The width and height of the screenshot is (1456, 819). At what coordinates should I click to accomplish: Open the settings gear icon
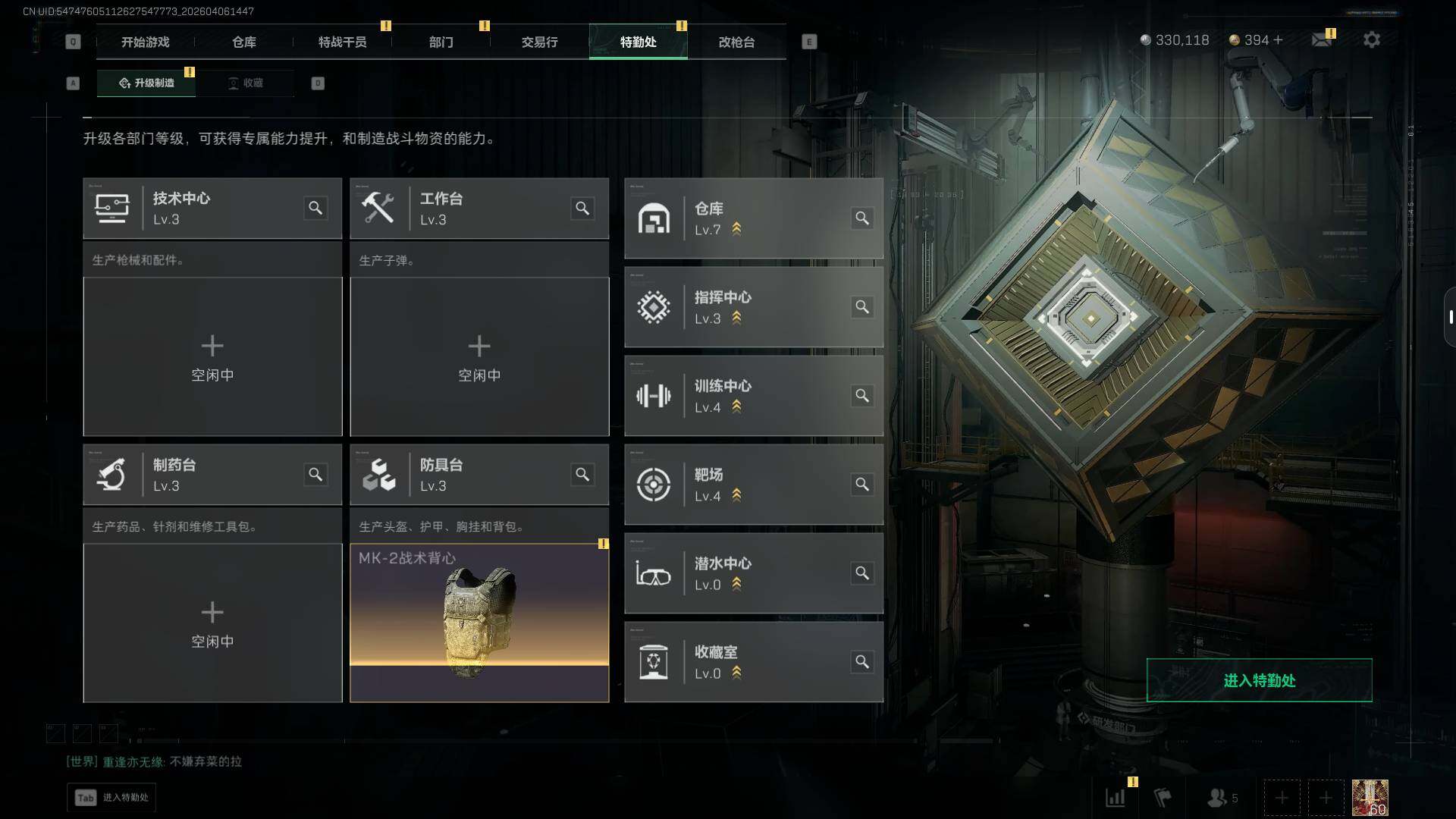1371,39
